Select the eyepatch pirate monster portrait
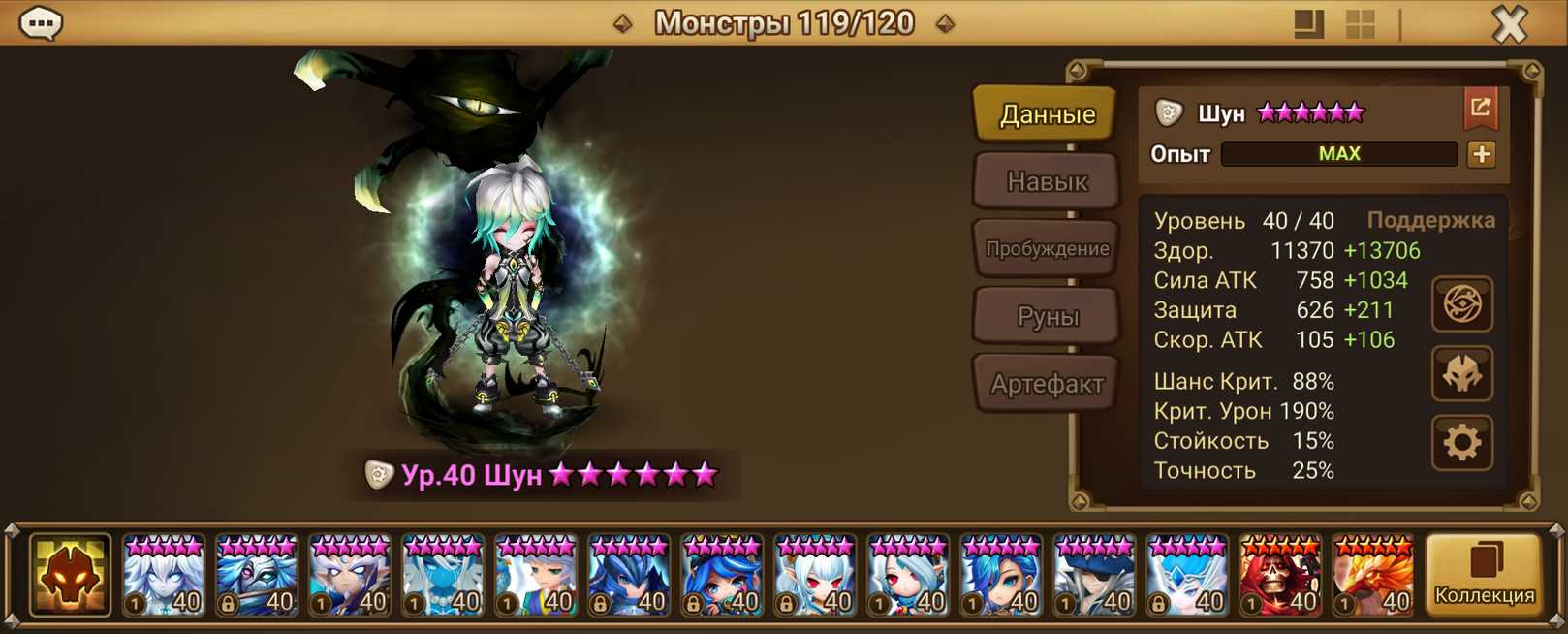The height and width of the screenshot is (634, 1568). (1093, 576)
